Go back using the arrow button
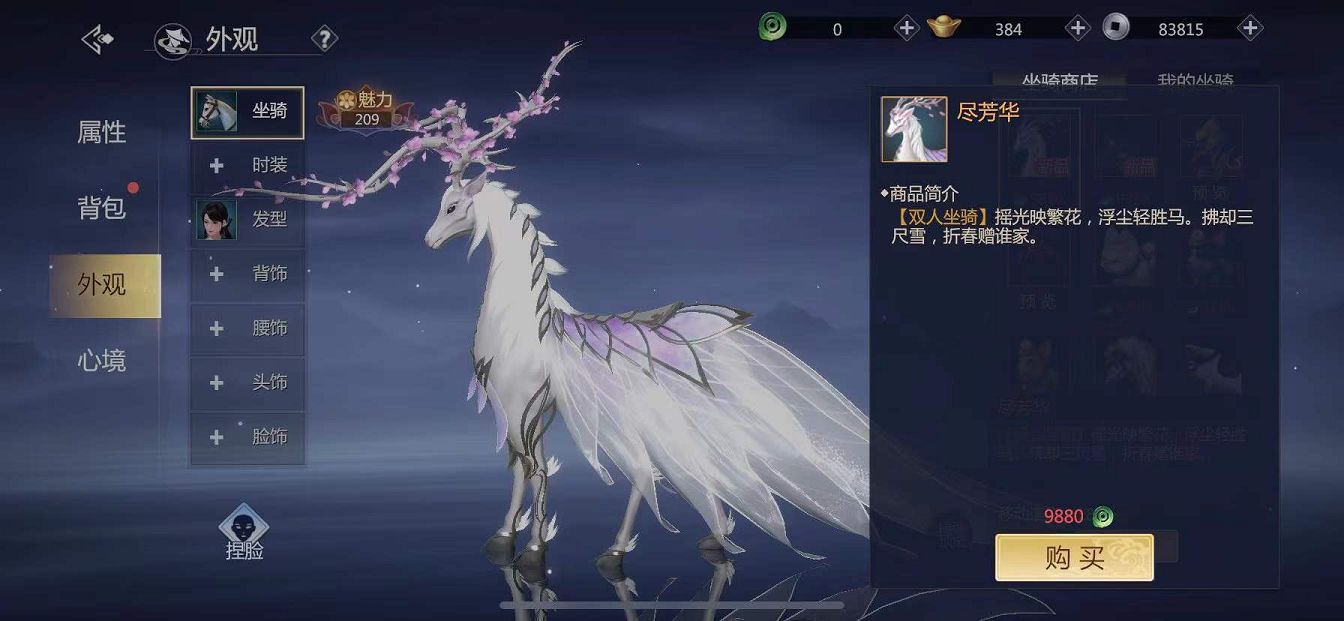Screen dimensions: 1344x621 [x=97, y=40]
